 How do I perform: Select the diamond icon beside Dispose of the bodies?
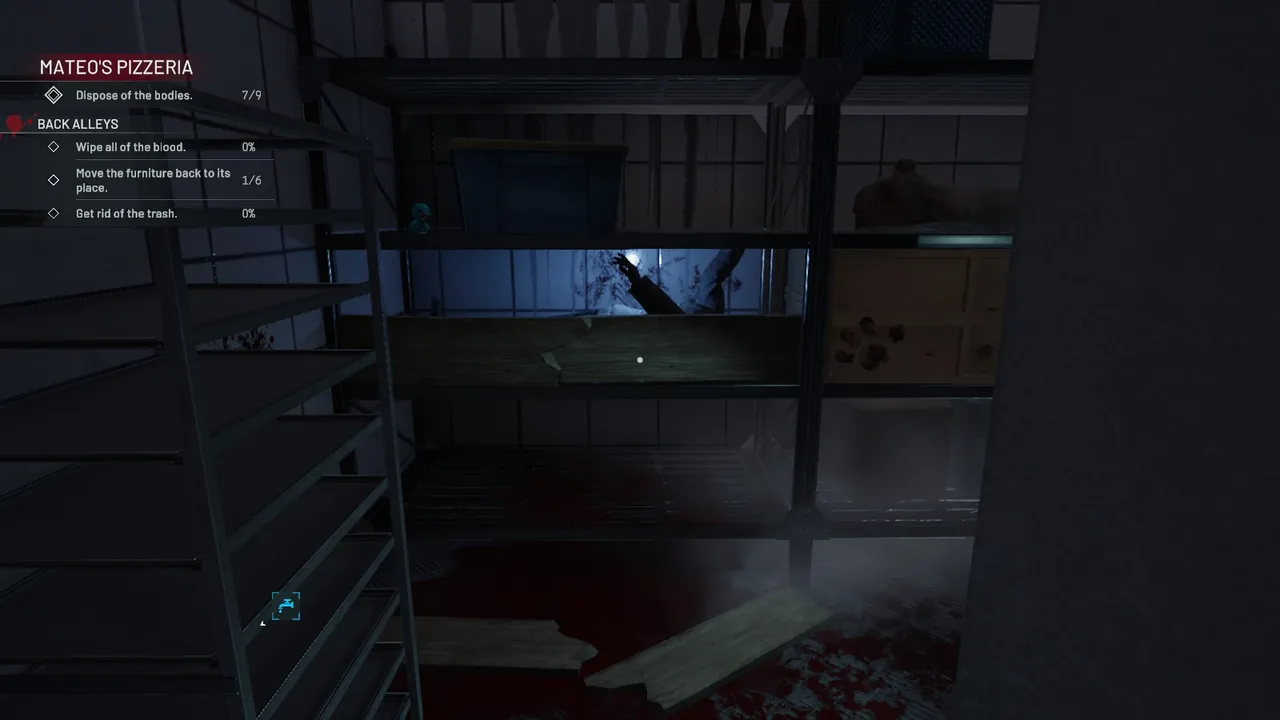click(54, 94)
